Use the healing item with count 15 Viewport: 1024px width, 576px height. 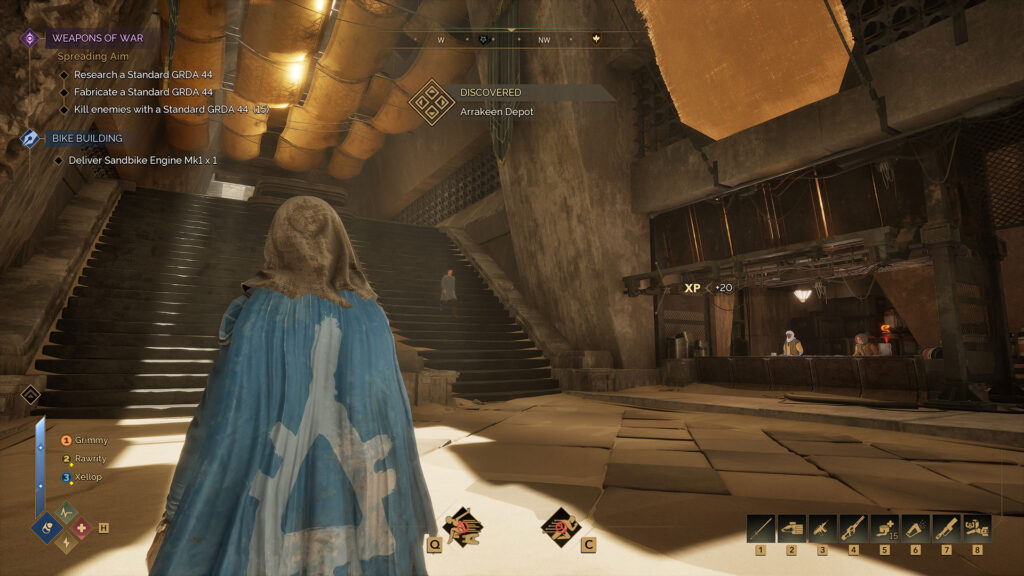pyautogui.click(x=884, y=528)
